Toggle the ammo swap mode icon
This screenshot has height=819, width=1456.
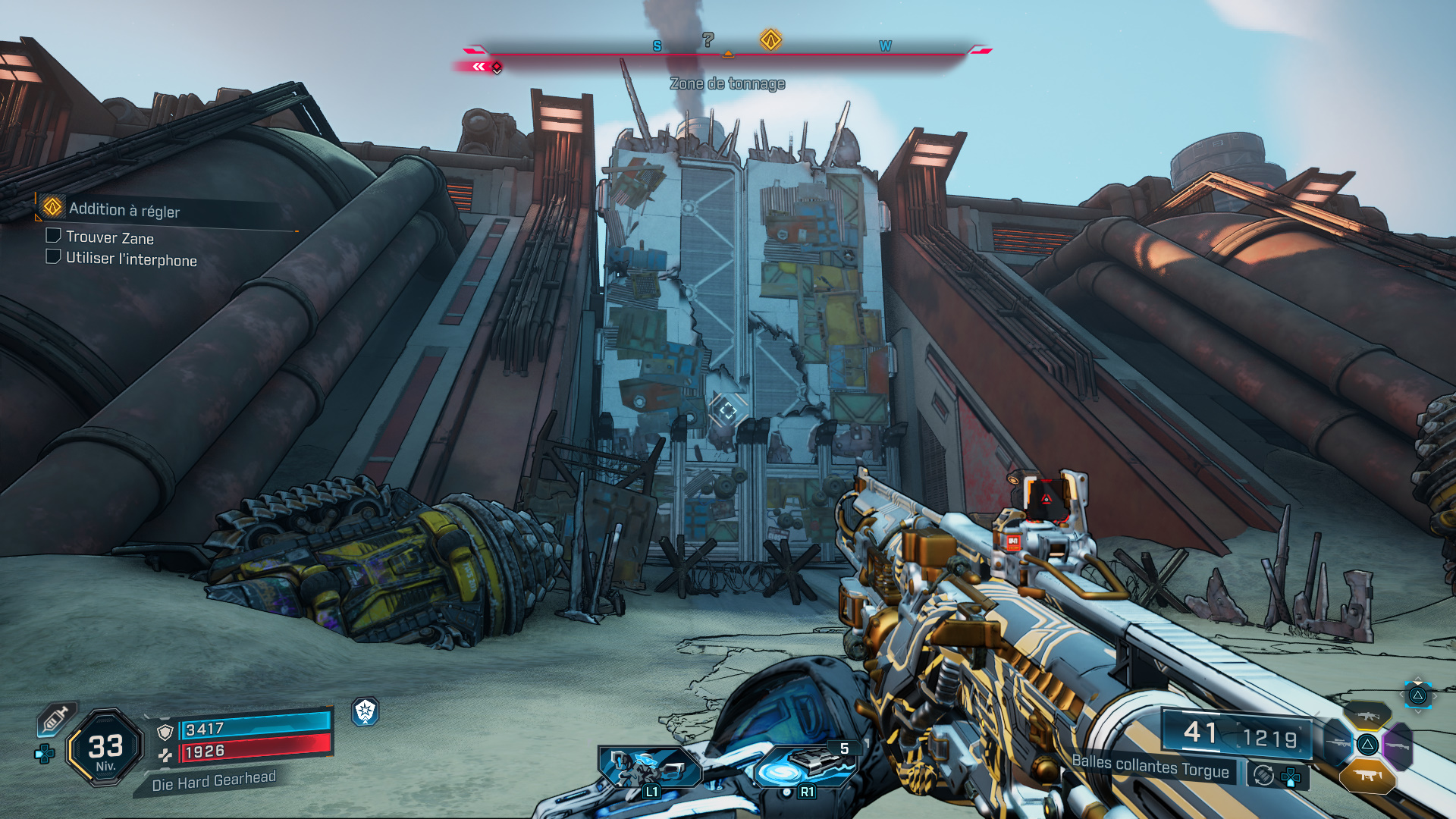point(1263,775)
